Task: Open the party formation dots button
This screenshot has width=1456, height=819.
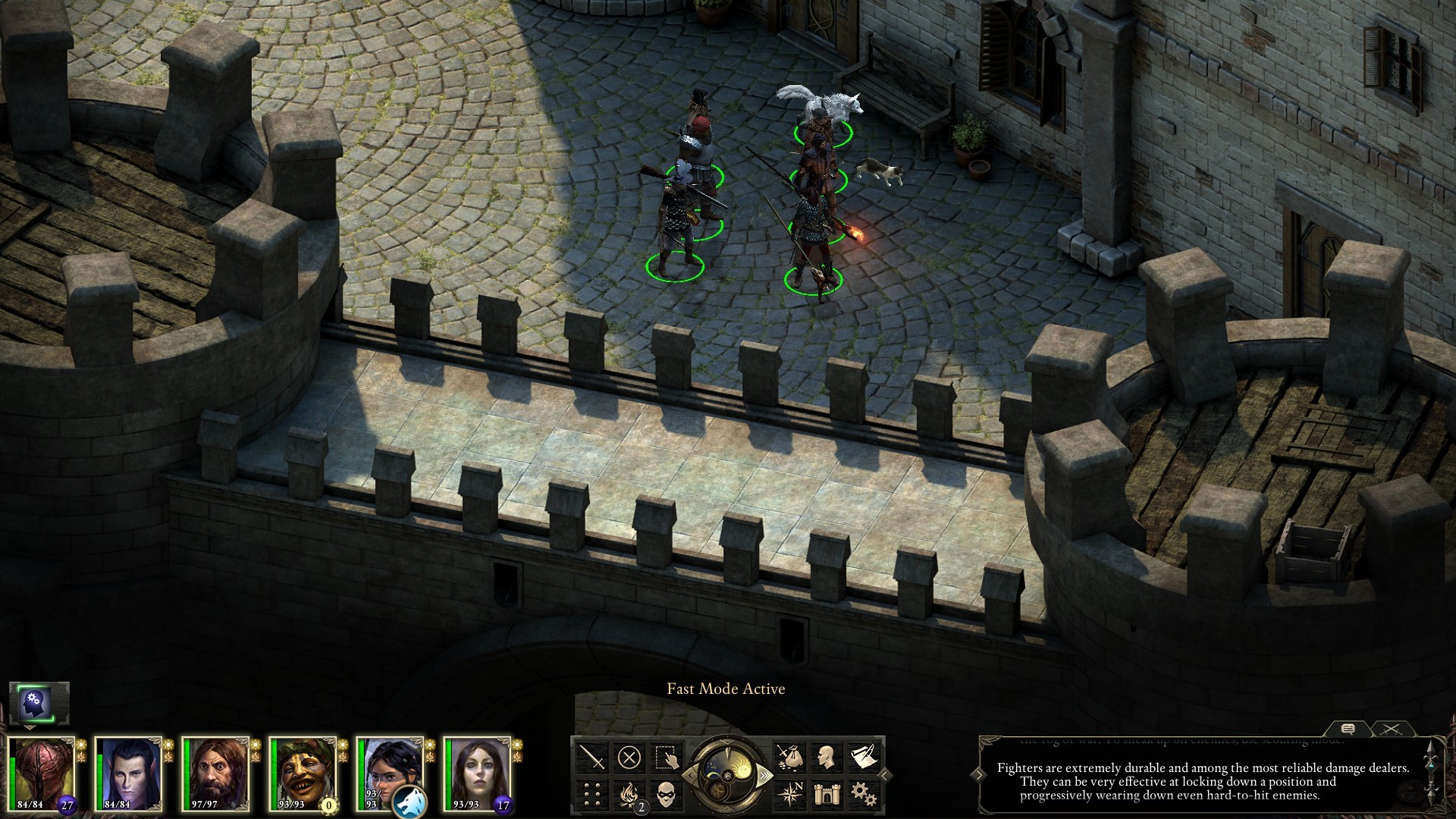Action: click(x=591, y=794)
